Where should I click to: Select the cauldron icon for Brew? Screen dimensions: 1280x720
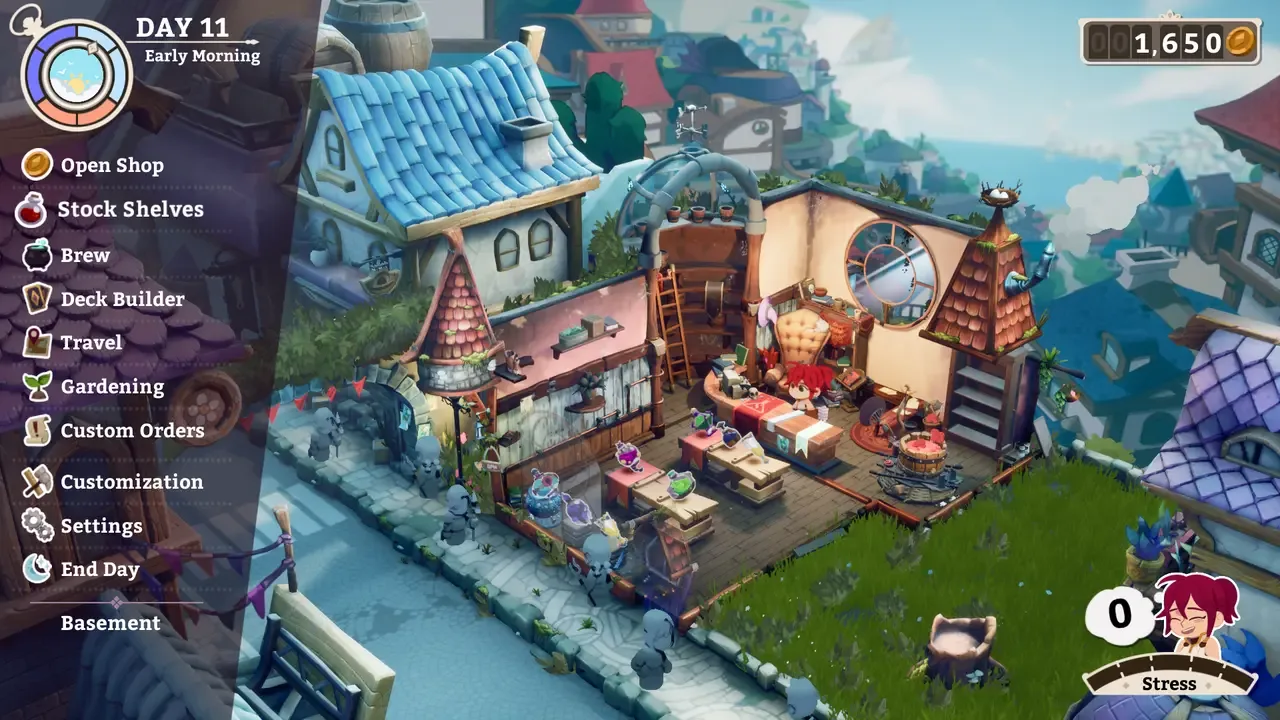pyautogui.click(x=36, y=254)
